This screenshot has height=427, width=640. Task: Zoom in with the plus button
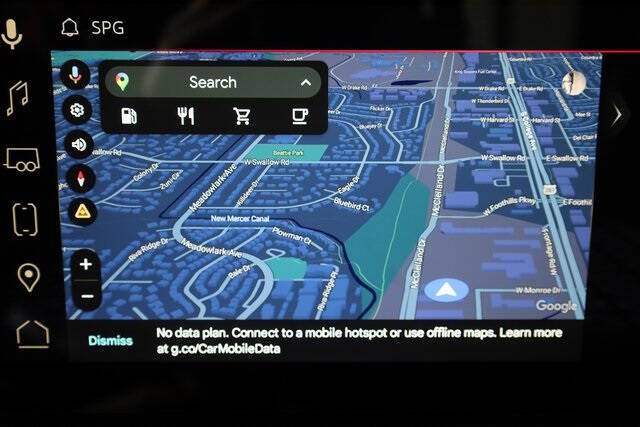[x=86, y=265]
